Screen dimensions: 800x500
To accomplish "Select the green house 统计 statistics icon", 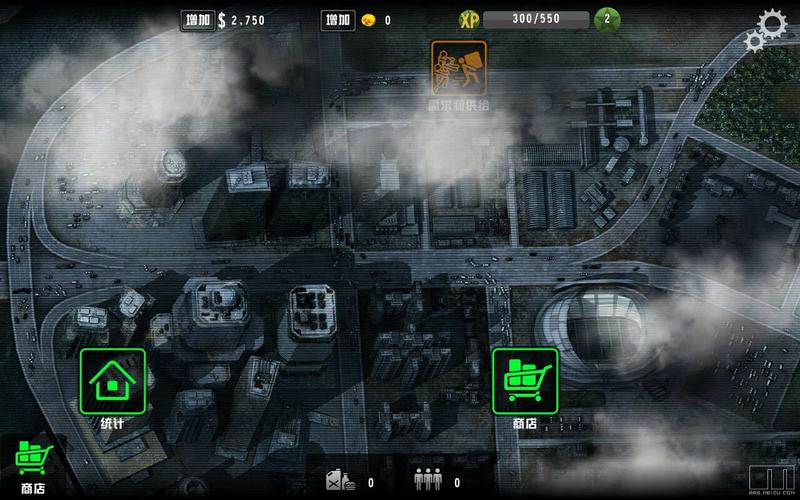I will (112, 381).
